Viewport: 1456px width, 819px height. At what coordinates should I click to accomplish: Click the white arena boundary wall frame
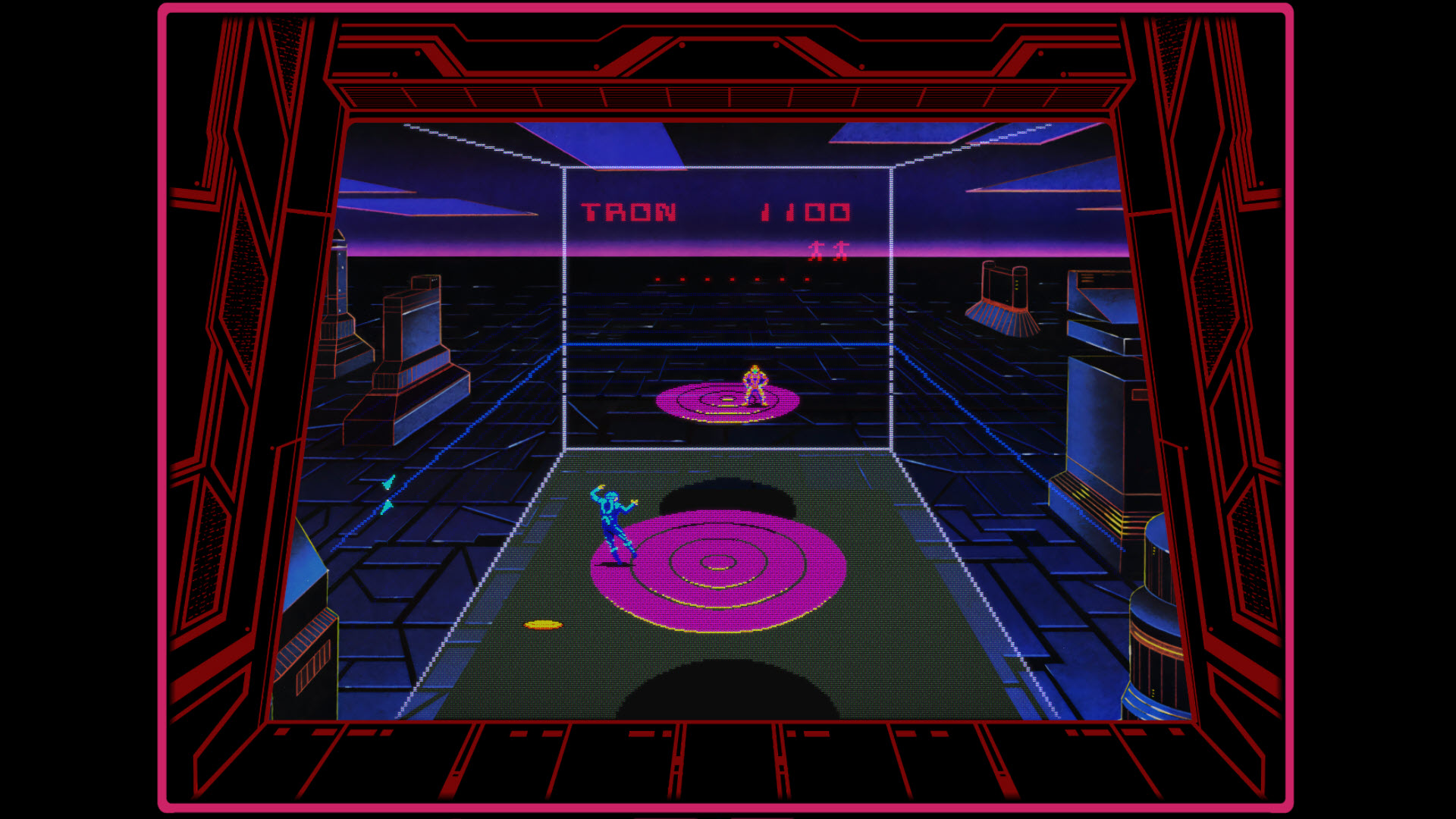click(566, 303)
